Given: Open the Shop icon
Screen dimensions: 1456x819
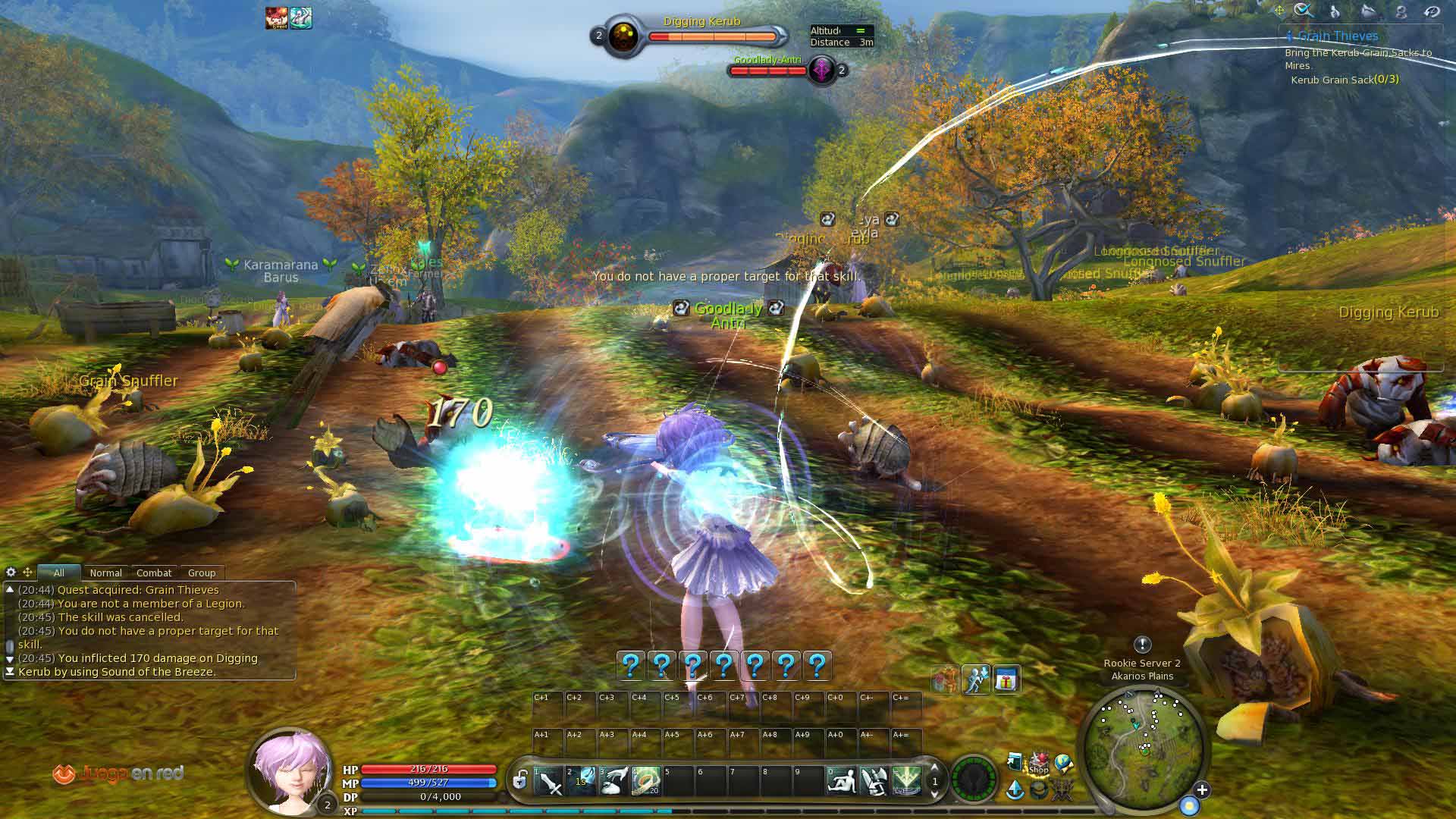Looking at the screenshot, I should (1039, 764).
